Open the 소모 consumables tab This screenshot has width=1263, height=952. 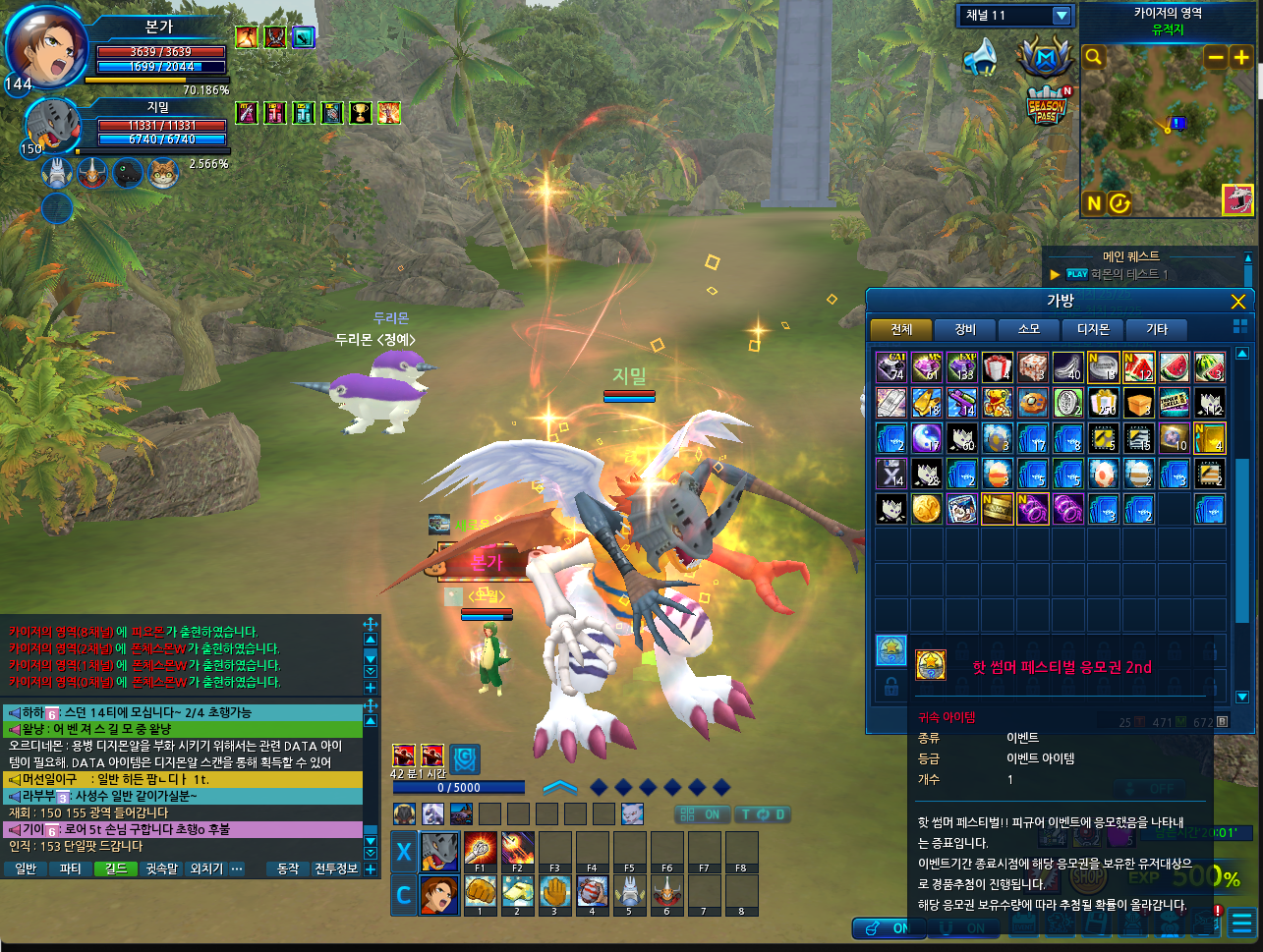(1029, 329)
